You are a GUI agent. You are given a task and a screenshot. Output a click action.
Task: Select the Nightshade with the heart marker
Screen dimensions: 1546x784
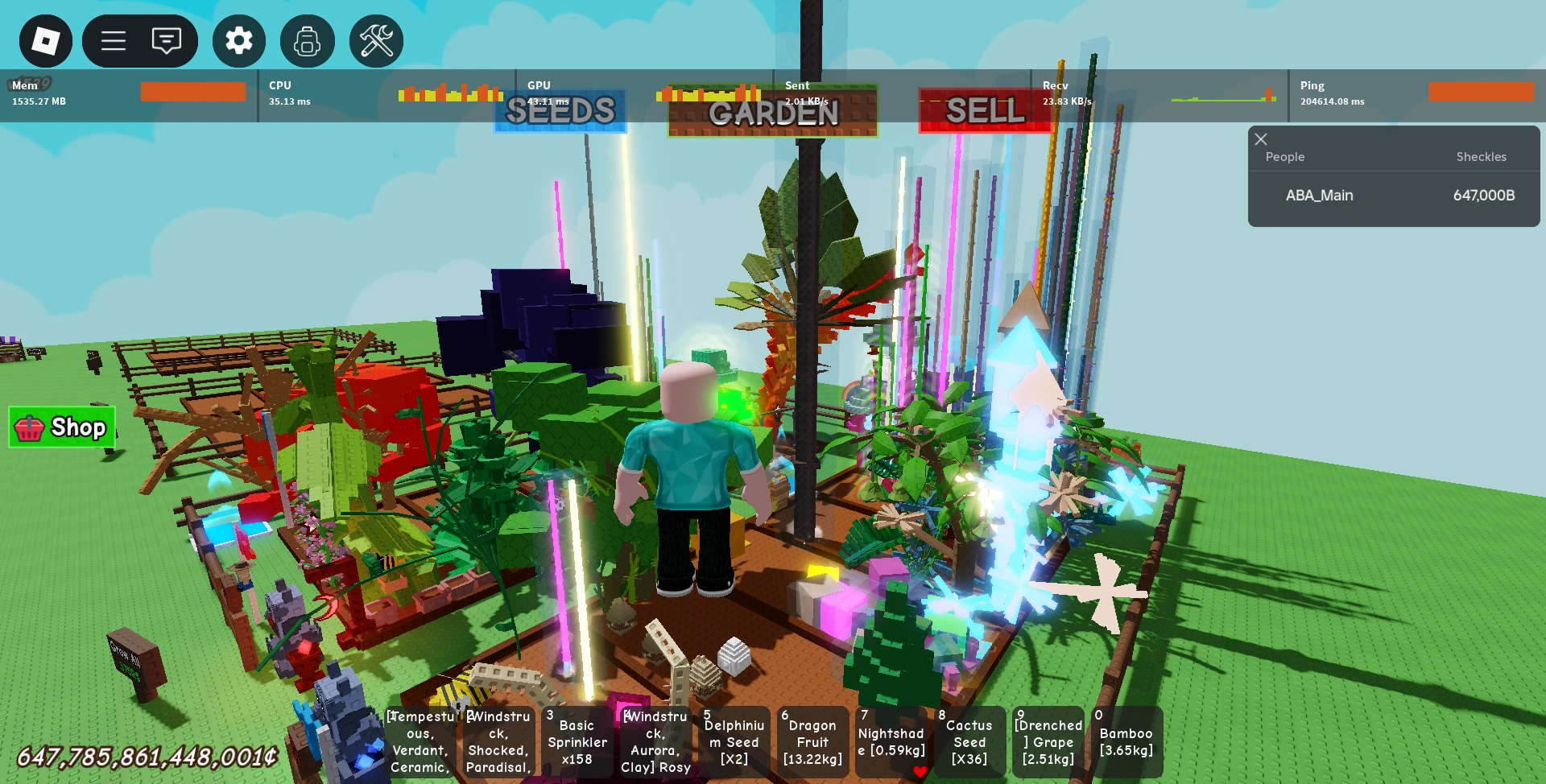891,741
